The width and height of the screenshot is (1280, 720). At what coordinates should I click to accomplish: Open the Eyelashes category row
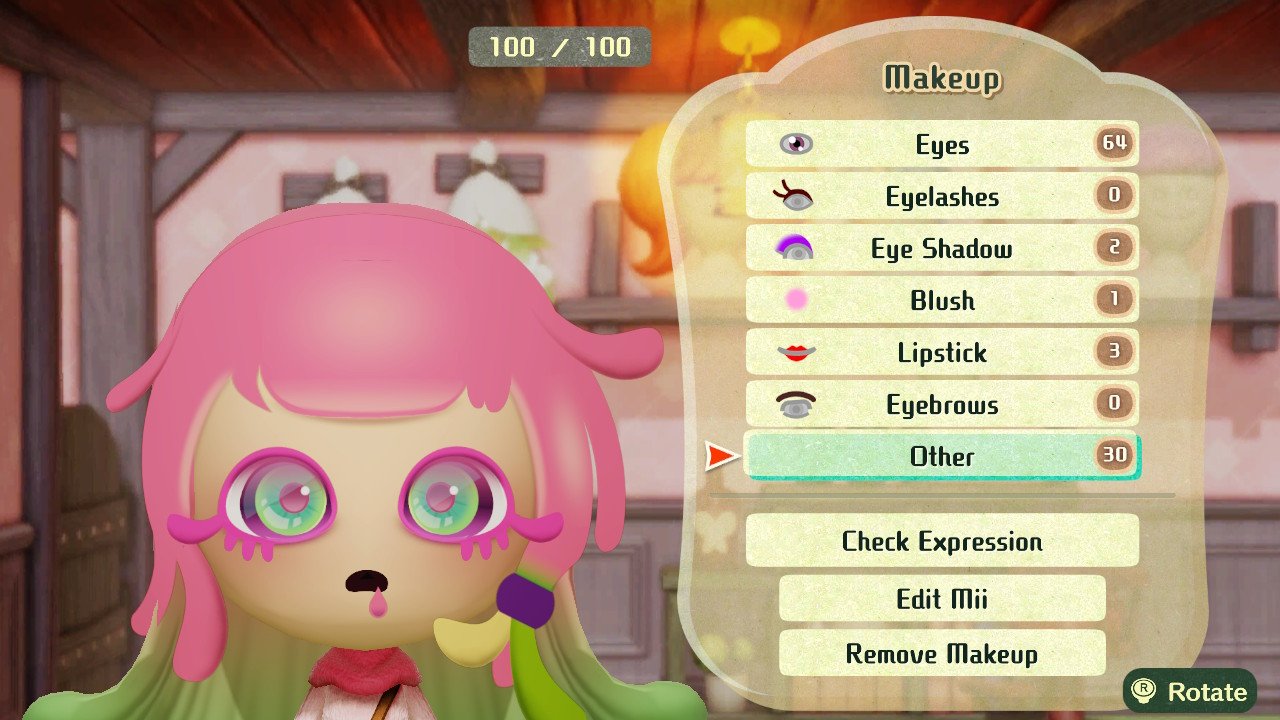[940, 196]
